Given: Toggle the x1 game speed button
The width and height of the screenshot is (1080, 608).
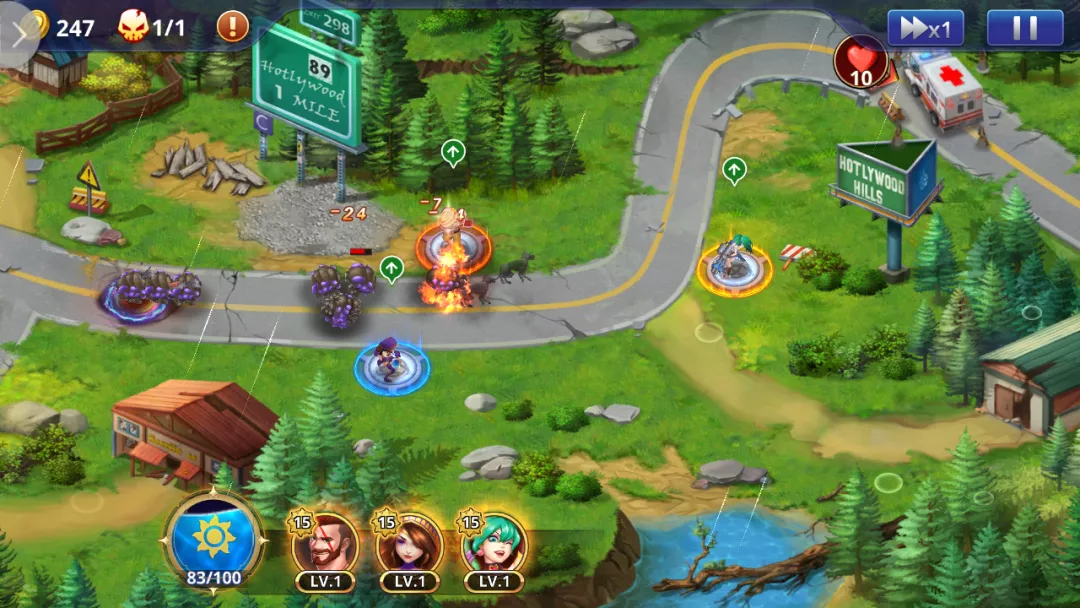Looking at the screenshot, I should point(925,28).
